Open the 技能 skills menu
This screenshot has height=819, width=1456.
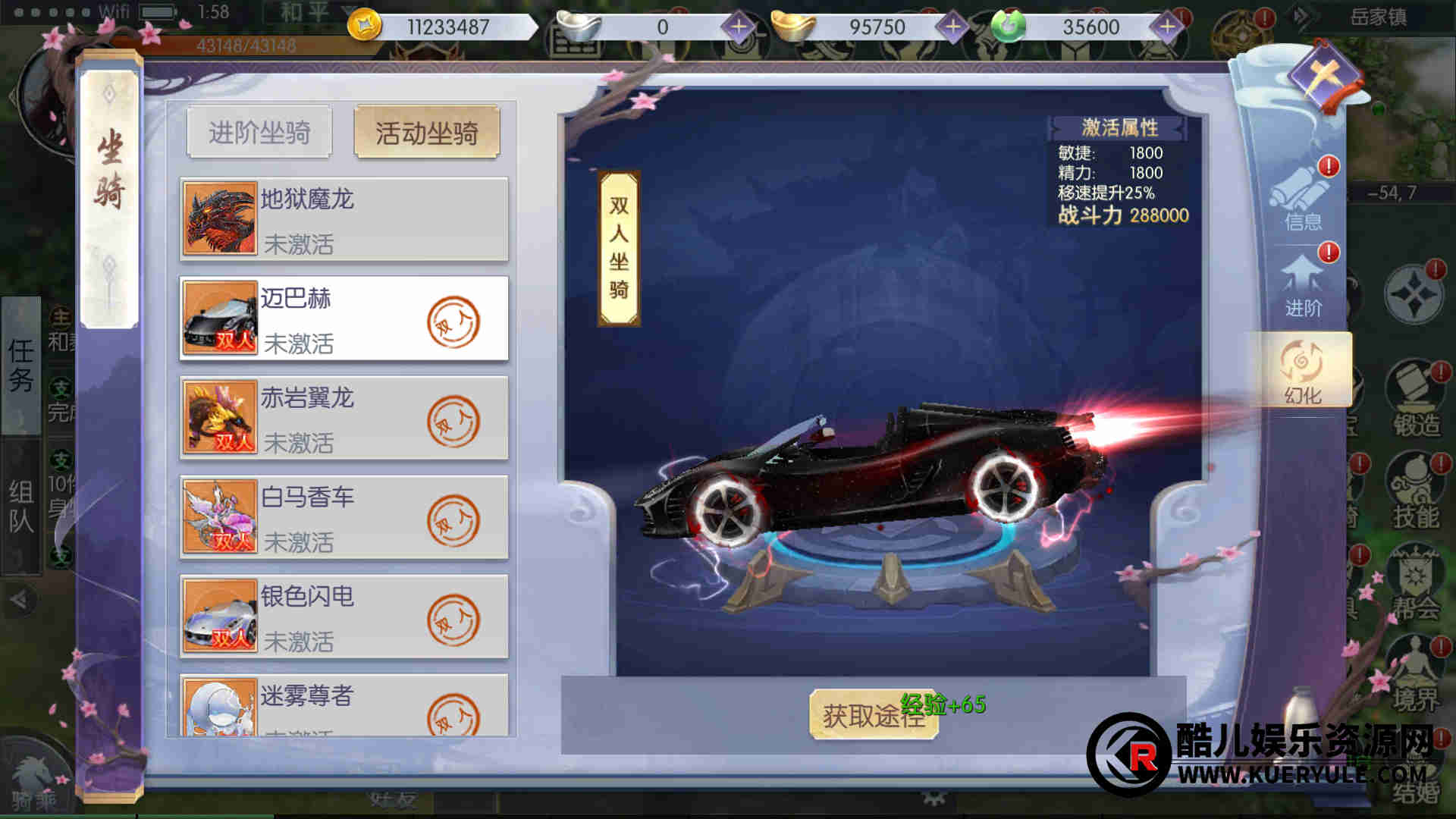[1415, 493]
